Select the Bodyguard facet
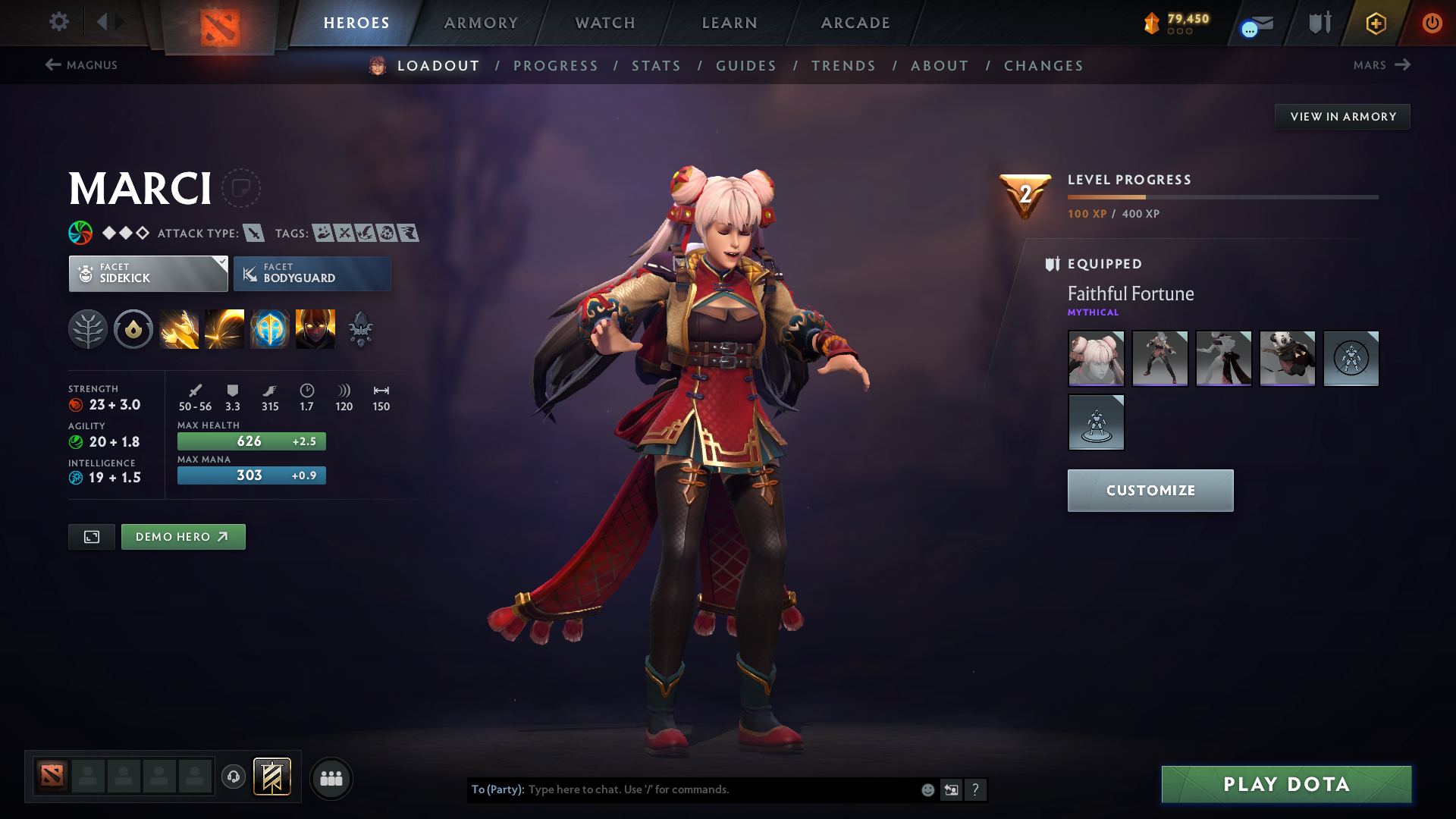This screenshot has height=819, width=1456. [x=312, y=274]
